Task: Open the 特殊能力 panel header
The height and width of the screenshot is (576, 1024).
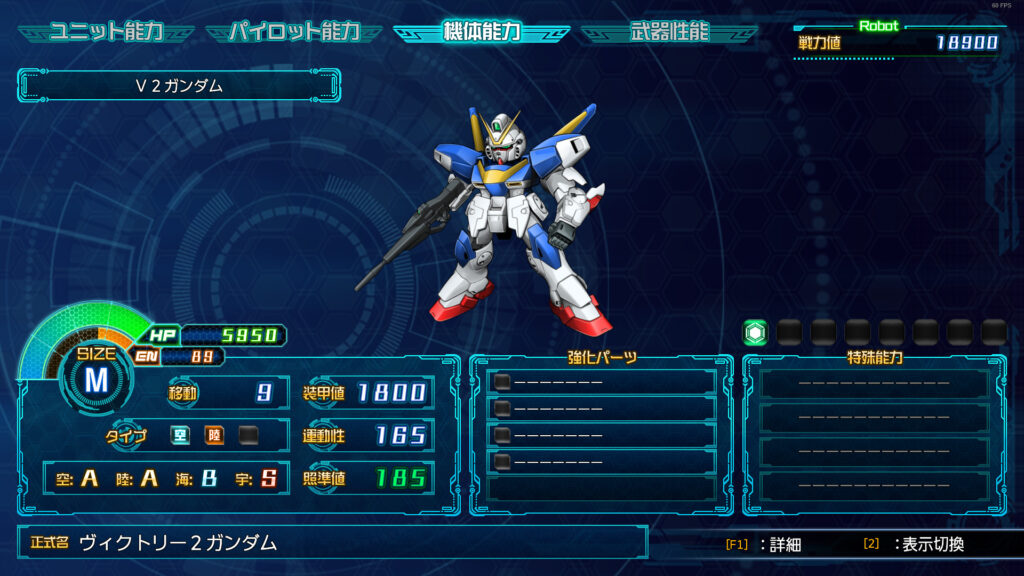Action: pyautogui.click(x=875, y=357)
